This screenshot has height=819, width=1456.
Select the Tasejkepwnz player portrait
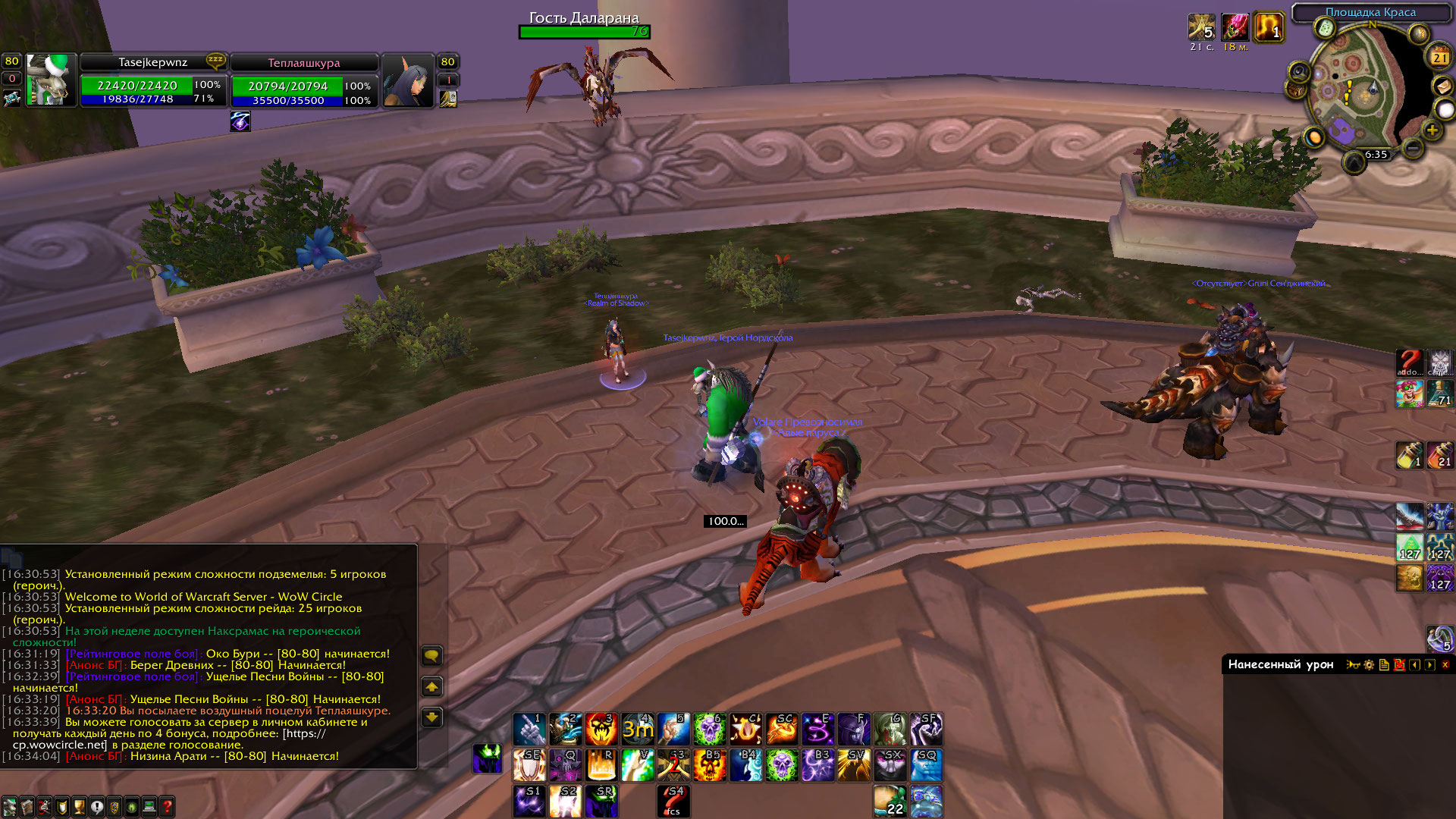51,80
